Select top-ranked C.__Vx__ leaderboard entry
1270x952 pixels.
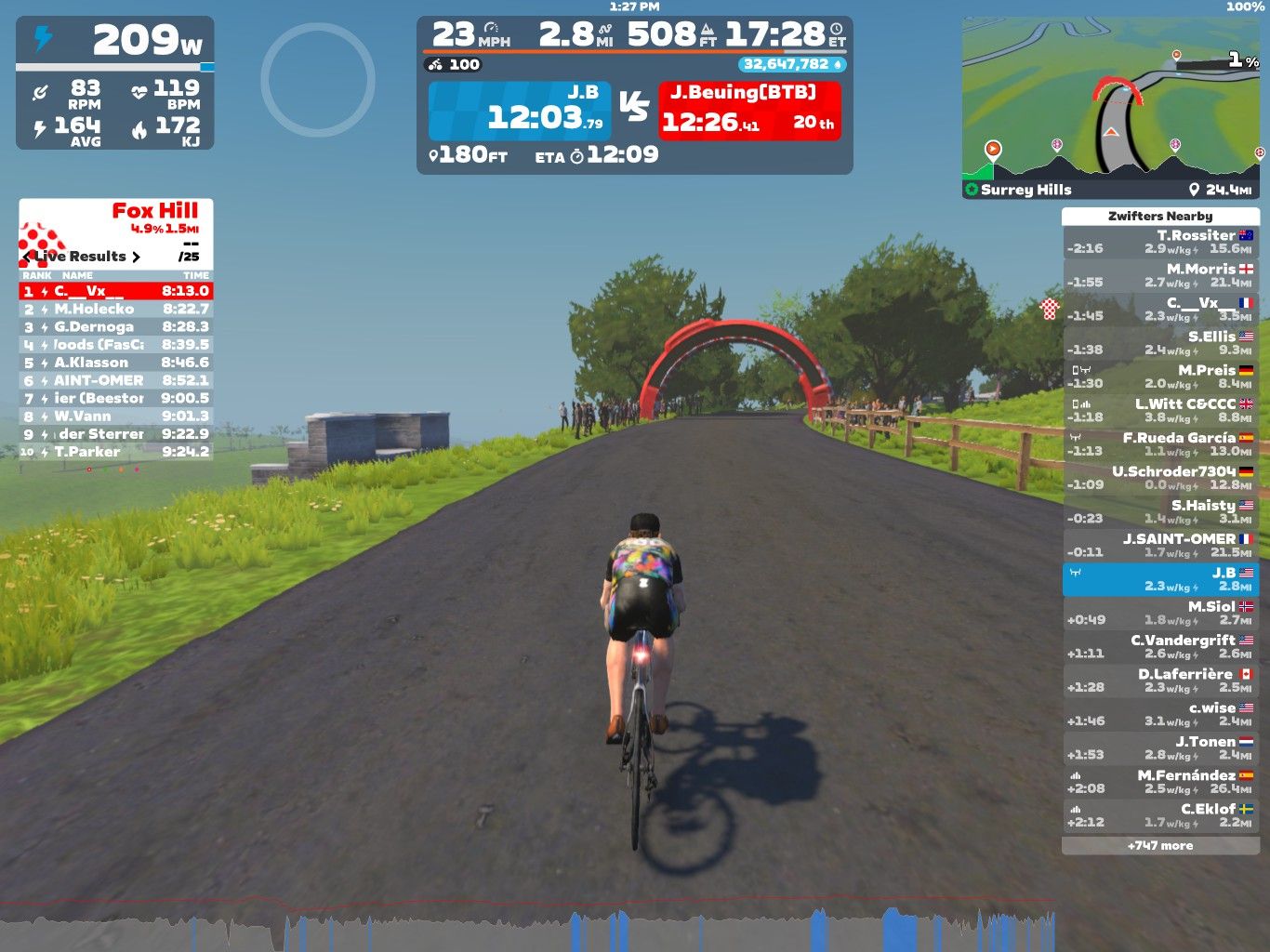116,291
